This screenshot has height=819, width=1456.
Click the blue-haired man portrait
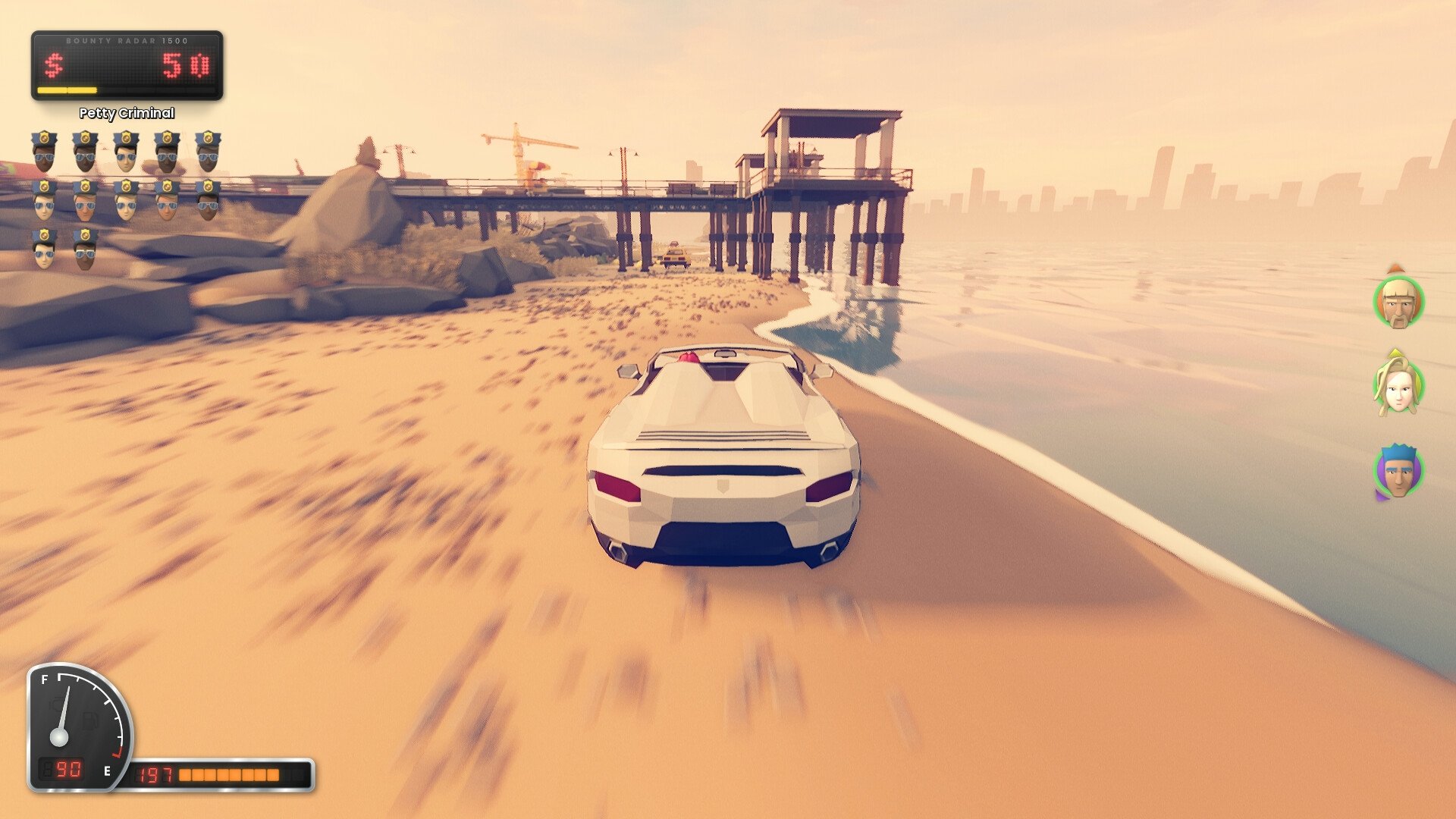point(1398,471)
